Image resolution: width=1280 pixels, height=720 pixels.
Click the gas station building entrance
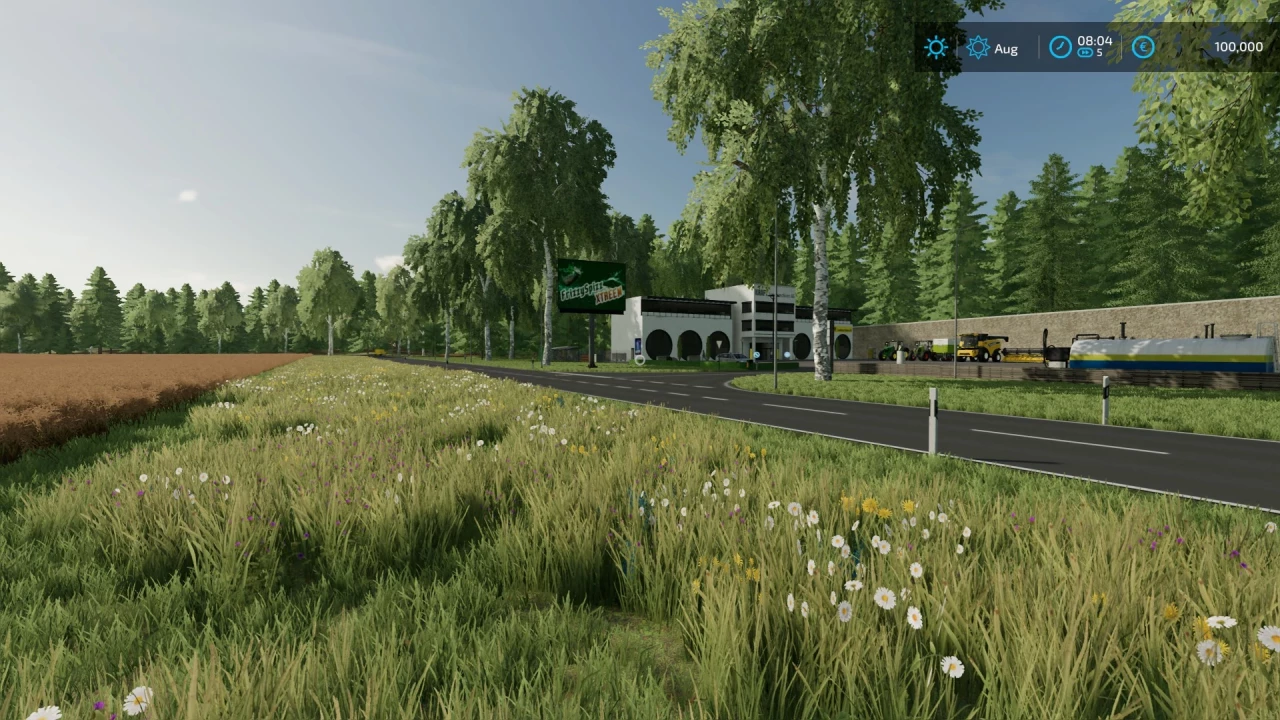(768, 350)
